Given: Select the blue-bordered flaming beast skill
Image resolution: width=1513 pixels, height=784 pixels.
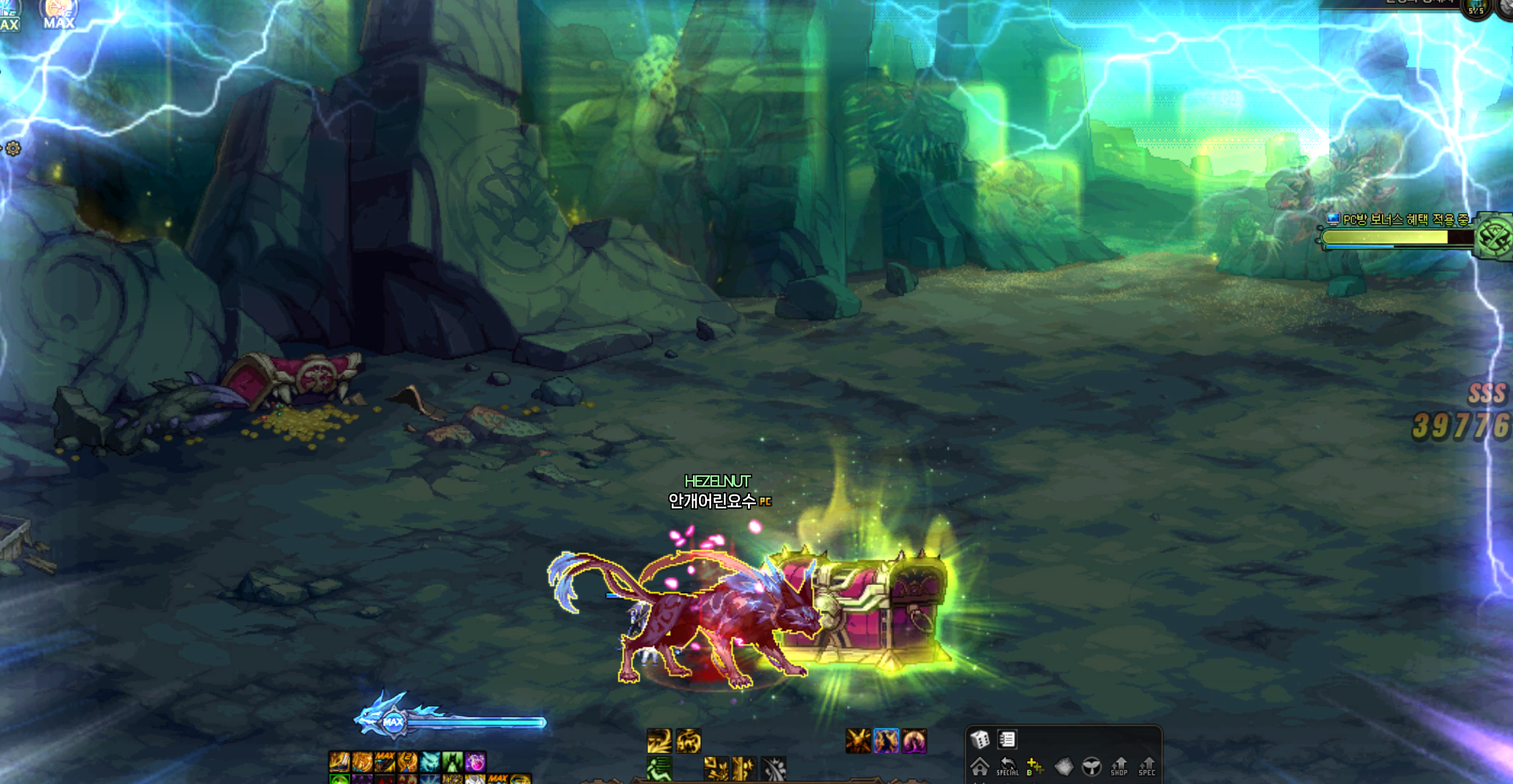Looking at the screenshot, I should coord(886,741).
